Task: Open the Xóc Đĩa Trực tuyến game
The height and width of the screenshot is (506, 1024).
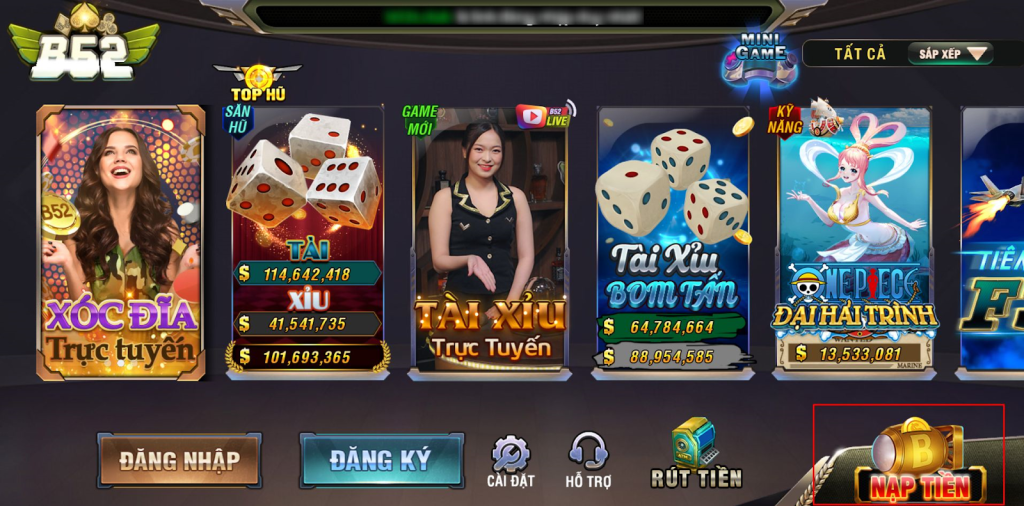Action: pyautogui.click(x=120, y=243)
